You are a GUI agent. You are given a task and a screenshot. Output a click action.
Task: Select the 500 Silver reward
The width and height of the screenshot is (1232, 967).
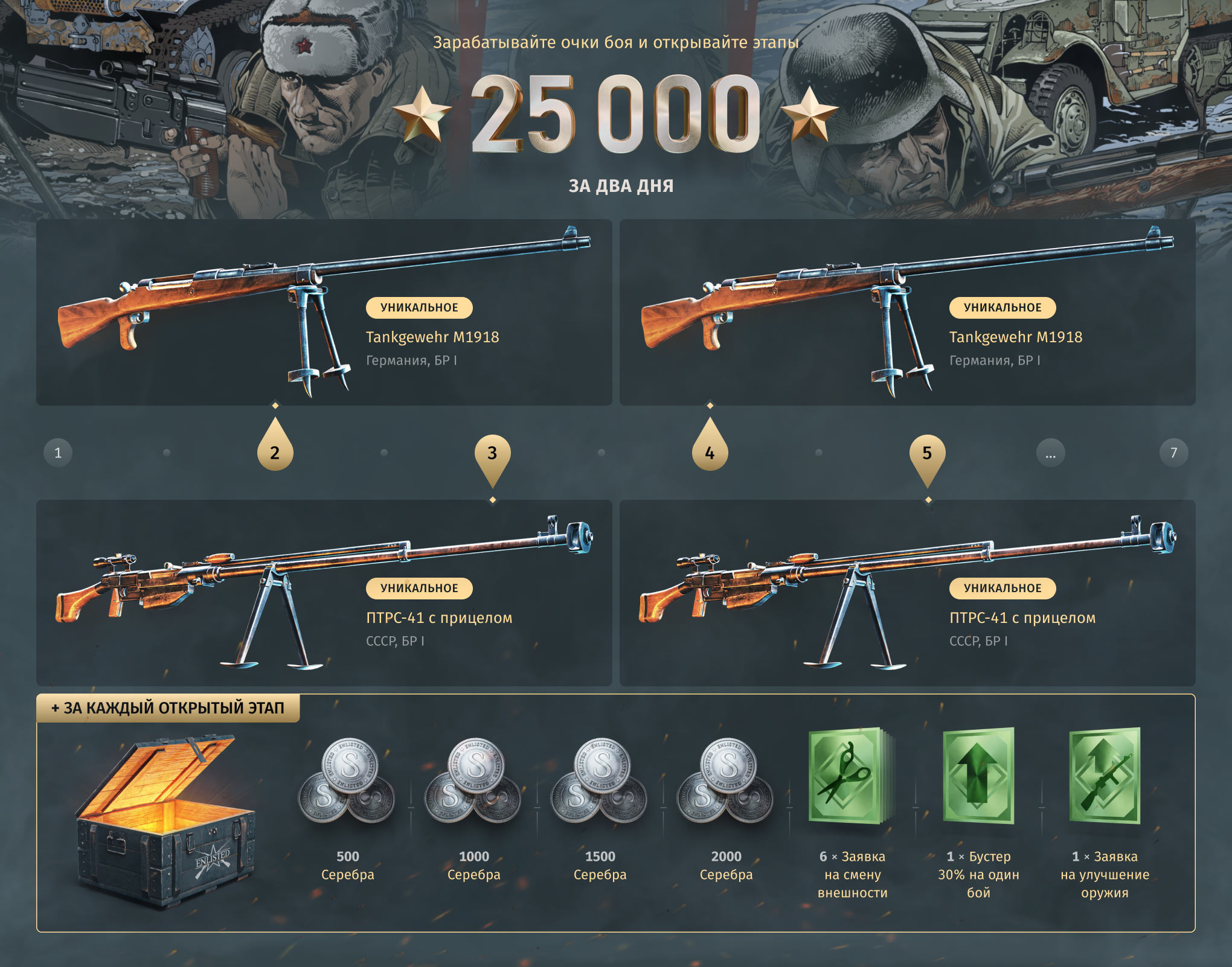point(347,782)
